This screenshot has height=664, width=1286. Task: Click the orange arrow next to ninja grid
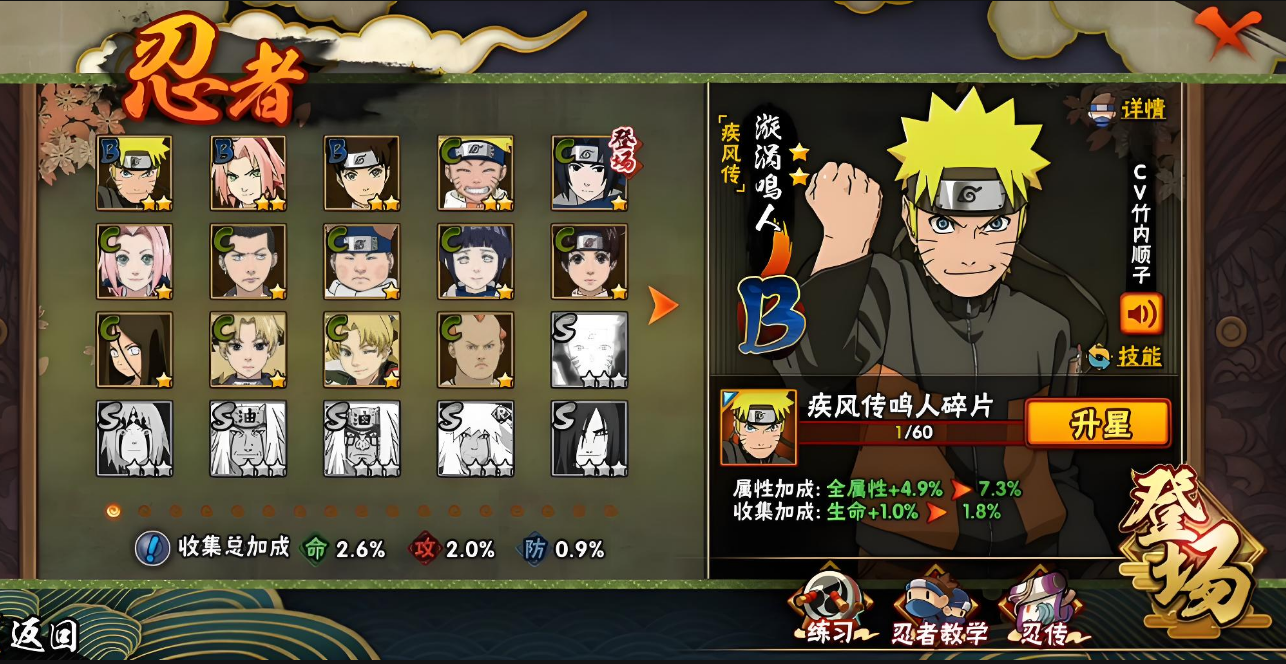tap(663, 306)
